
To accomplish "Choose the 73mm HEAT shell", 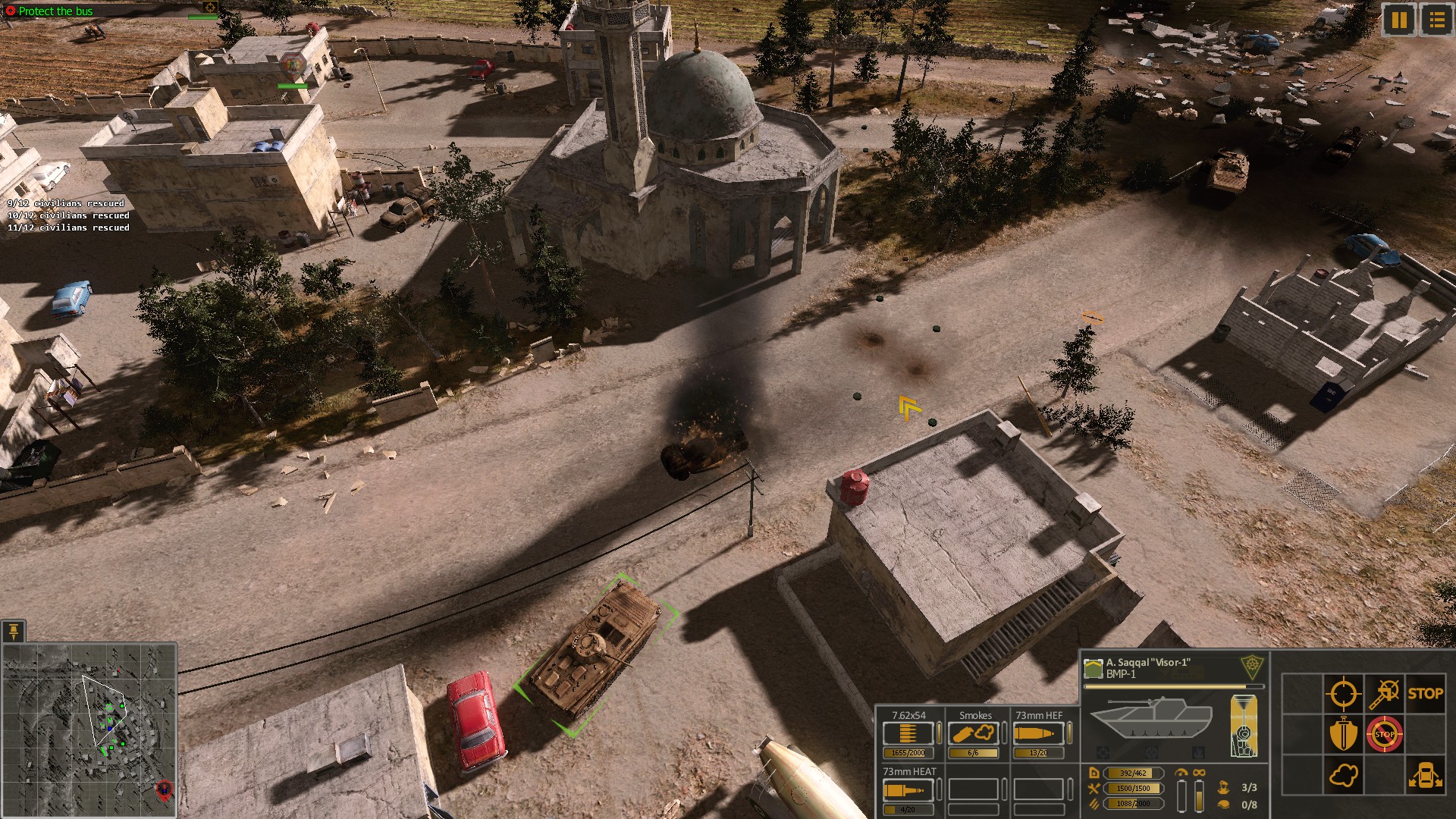I will (x=908, y=790).
